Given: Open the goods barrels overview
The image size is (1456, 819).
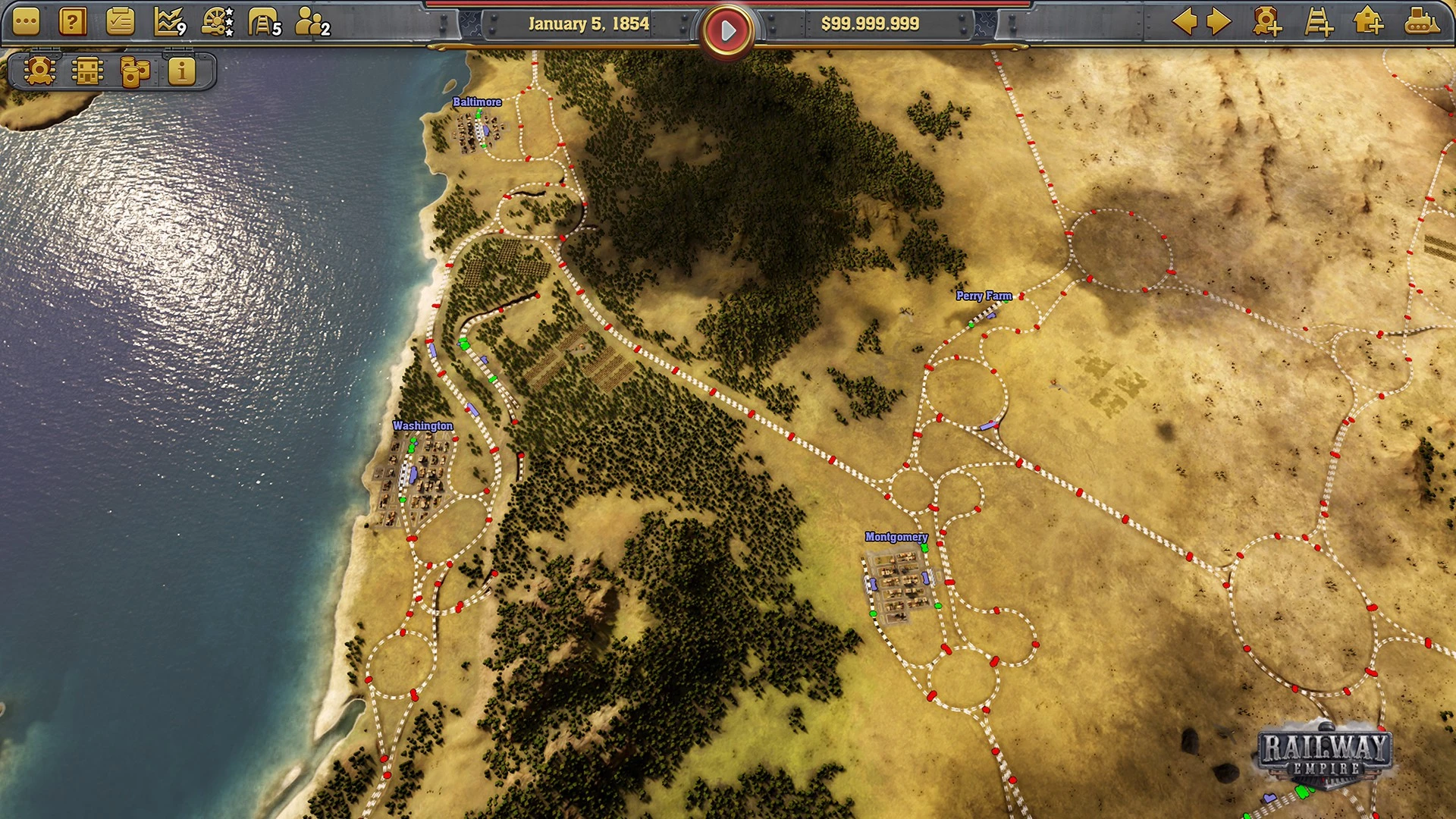Looking at the screenshot, I should (x=134, y=71).
